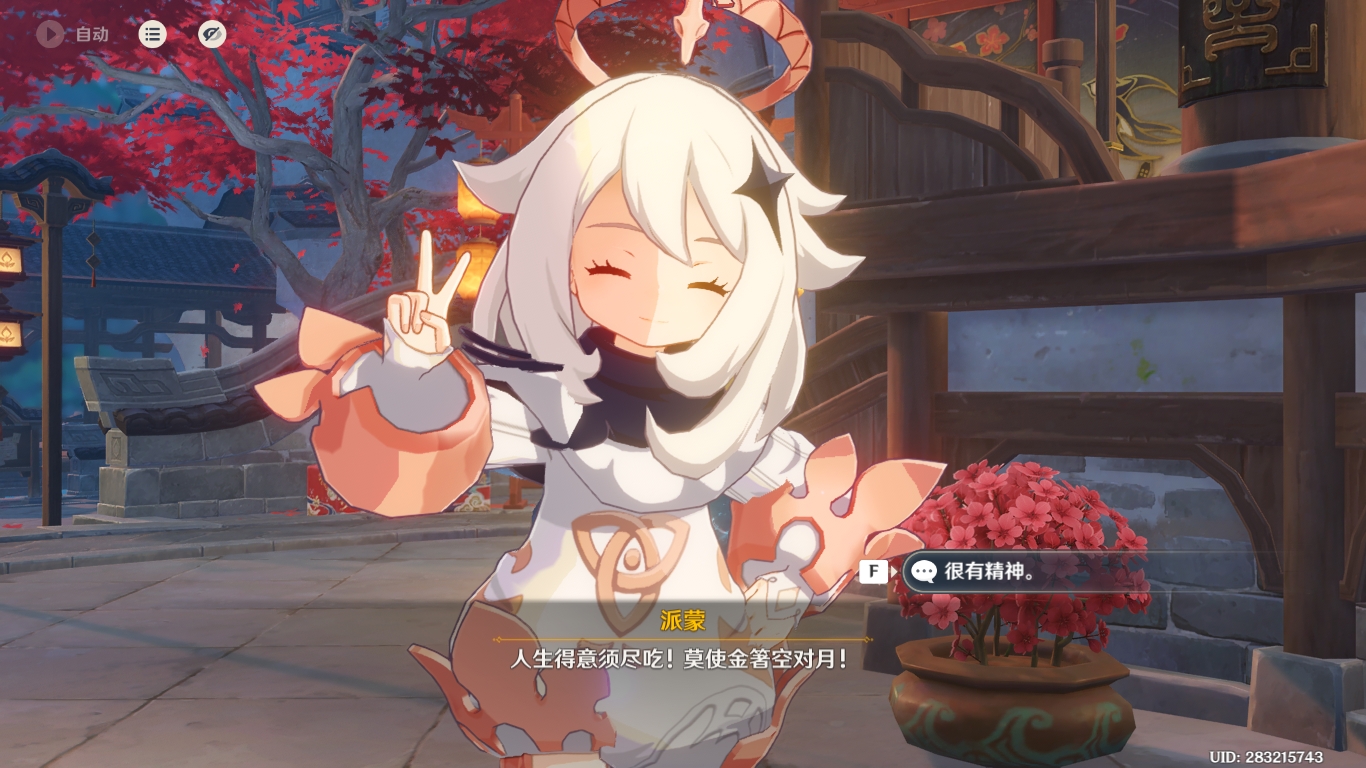Hide the dialogue interface with eye icon
Screen dimensions: 1366x768
(x=211, y=34)
